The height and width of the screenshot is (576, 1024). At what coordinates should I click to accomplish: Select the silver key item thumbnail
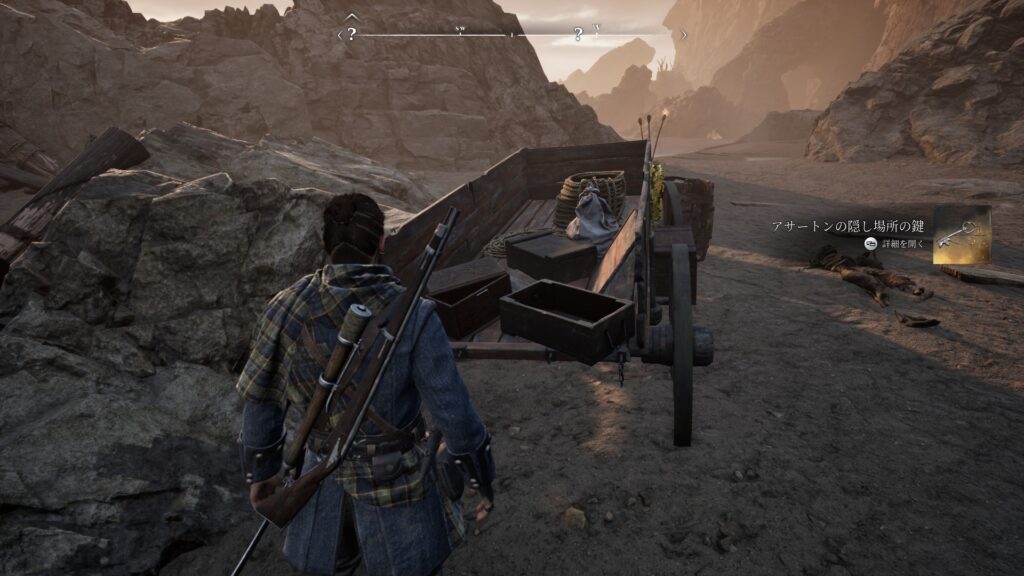point(961,235)
